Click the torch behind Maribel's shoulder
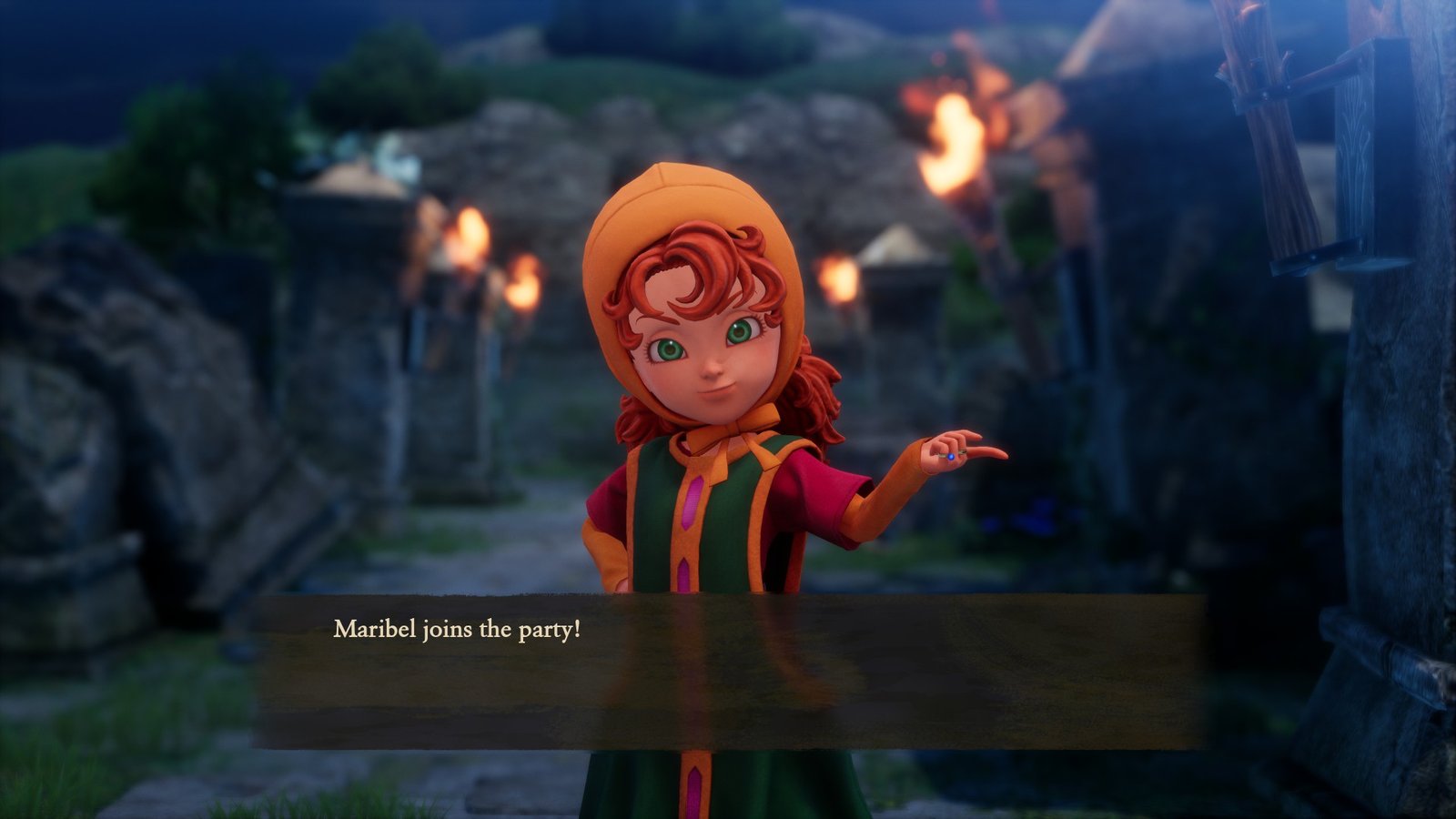Image resolution: width=1456 pixels, height=819 pixels. [842, 278]
